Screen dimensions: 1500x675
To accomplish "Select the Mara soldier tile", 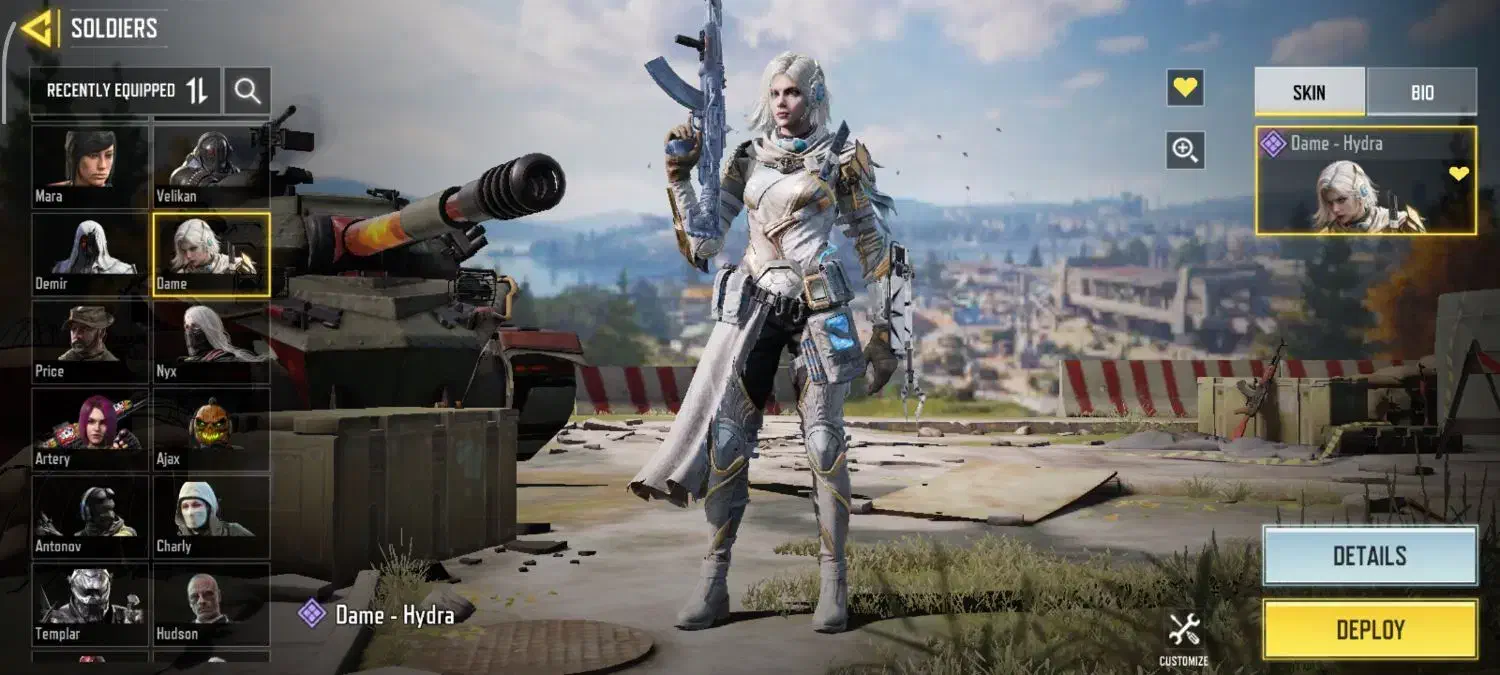I will (90, 165).
